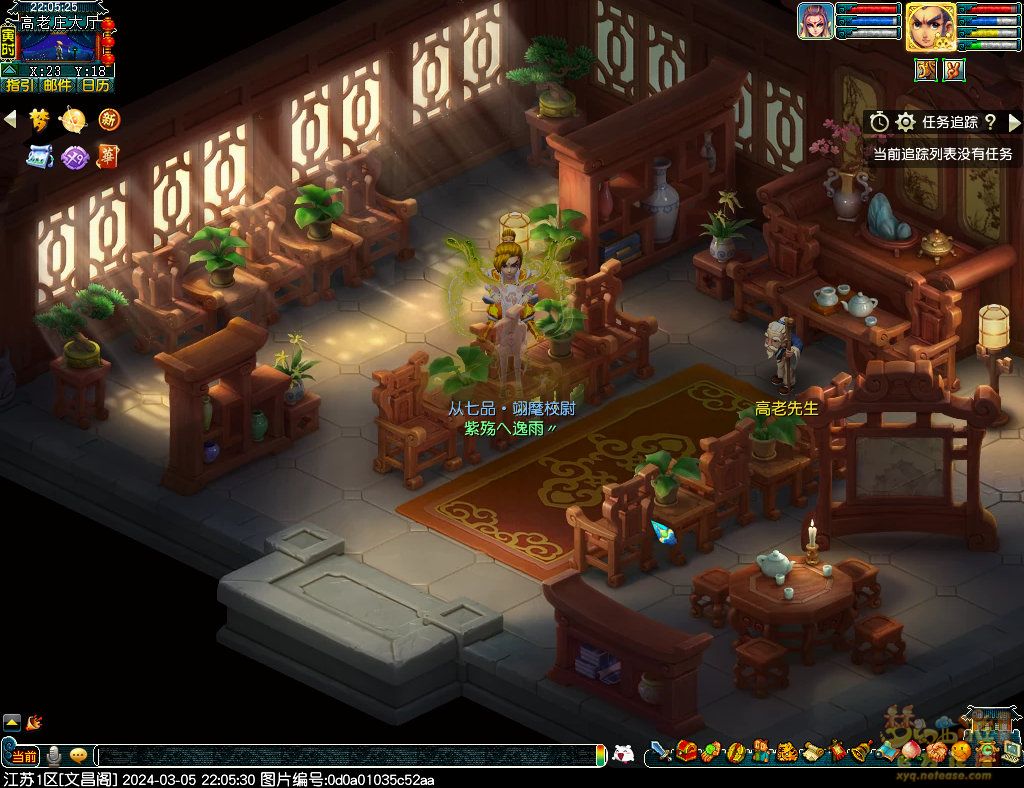Collapse the minimap with the up-arrow toggle

pyautogui.click(x=8, y=71)
